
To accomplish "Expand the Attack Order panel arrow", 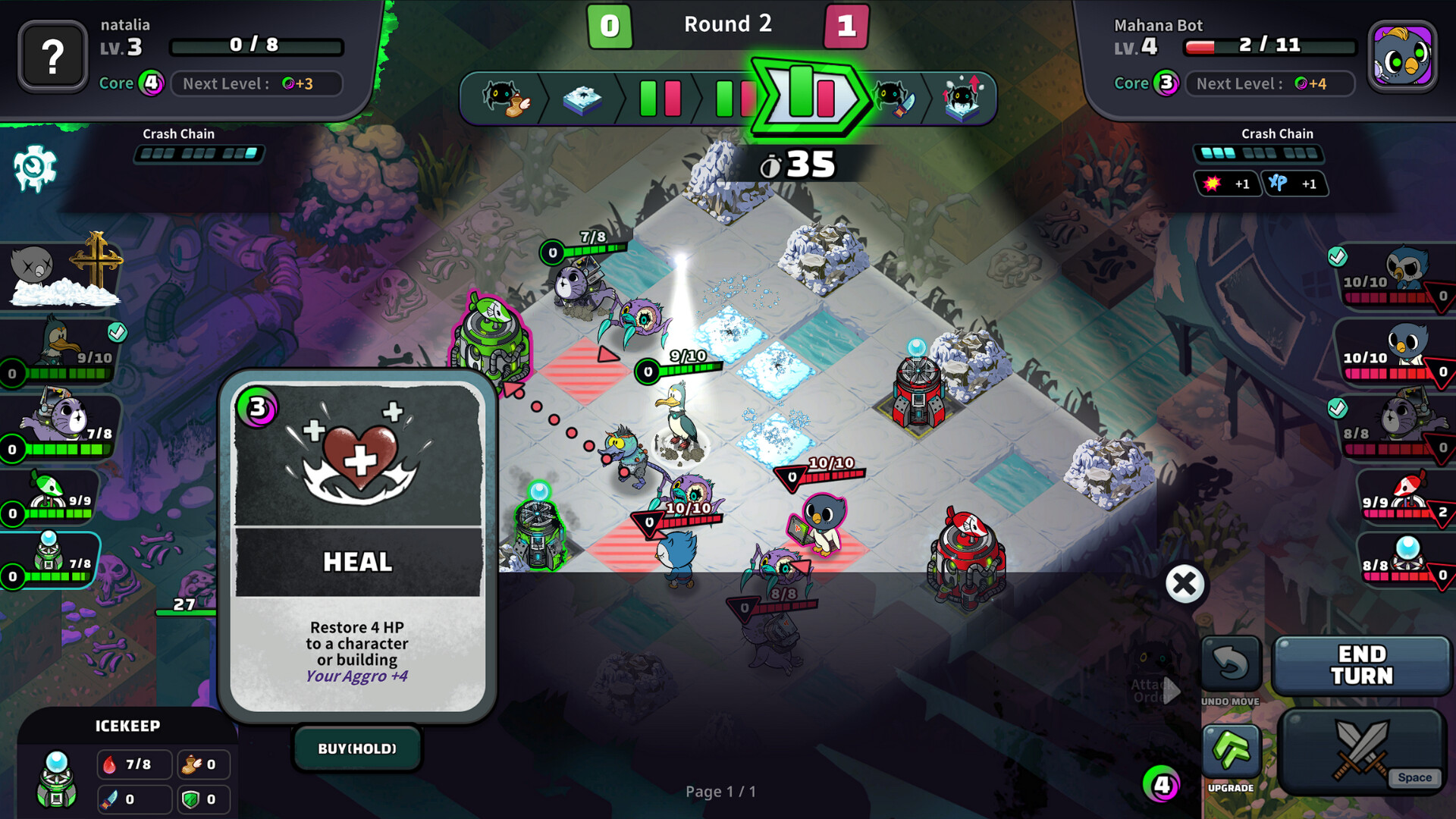I will [1172, 690].
